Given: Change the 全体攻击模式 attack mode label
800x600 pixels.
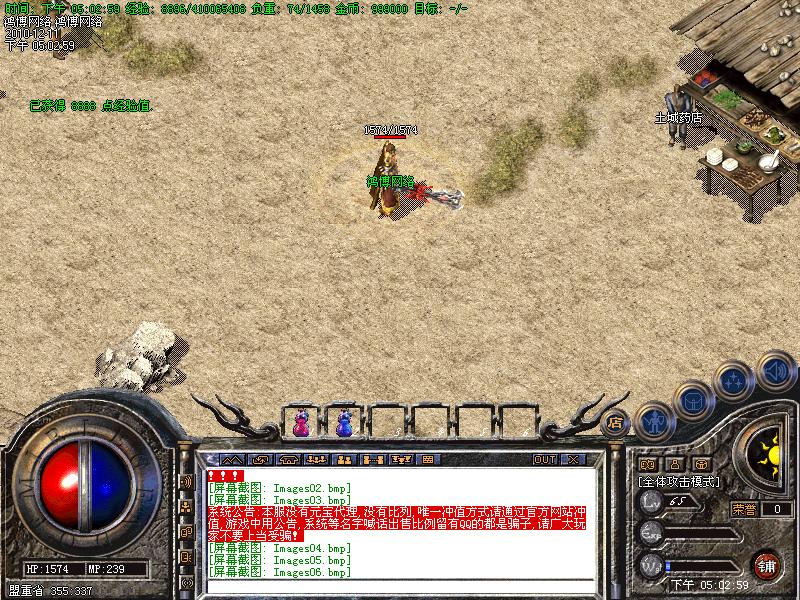Looking at the screenshot, I should (679, 481).
